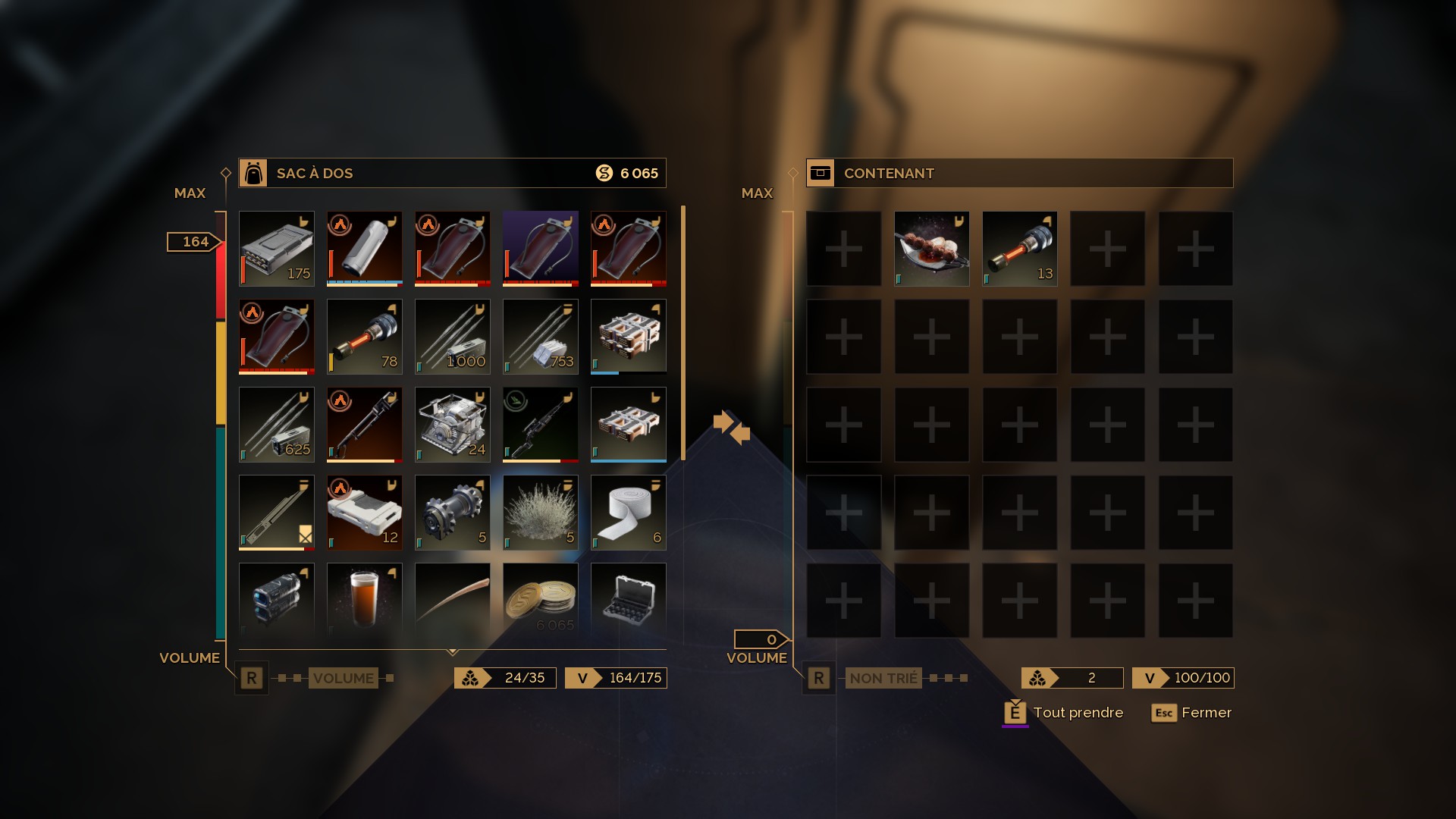The image size is (1456, 819).
Task: Pick the fuel cell stack of 78
Action: pos(365,337)
